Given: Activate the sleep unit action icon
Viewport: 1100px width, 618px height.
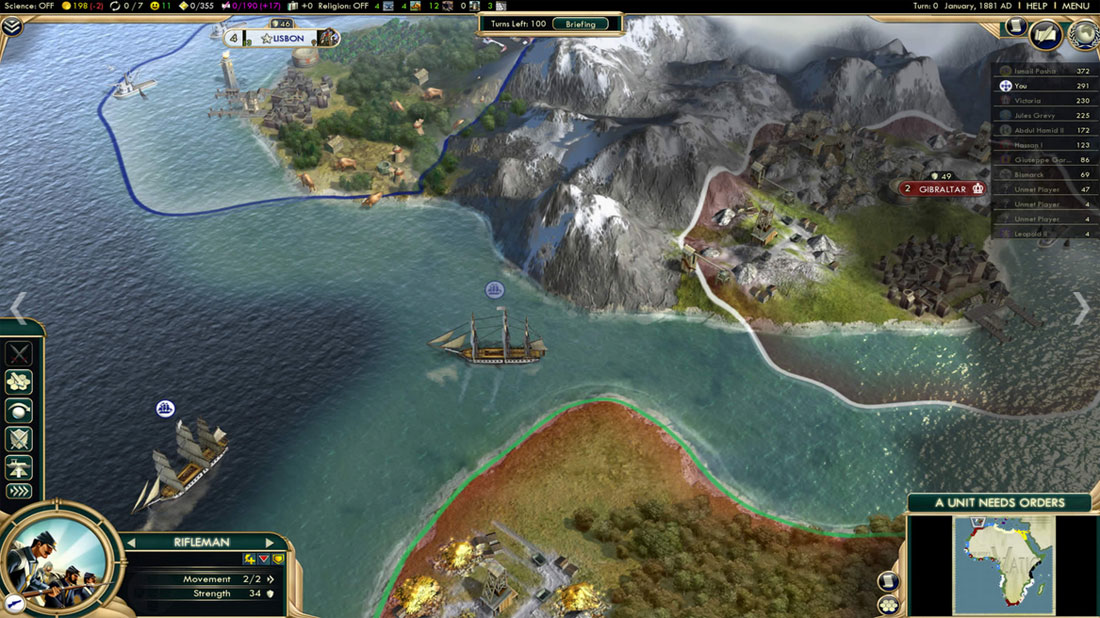Looking at the screenshot, I should 19,410.
